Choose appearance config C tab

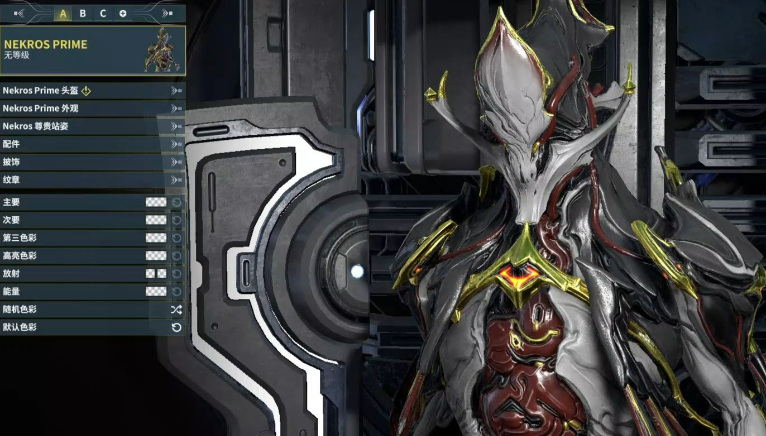103,14
